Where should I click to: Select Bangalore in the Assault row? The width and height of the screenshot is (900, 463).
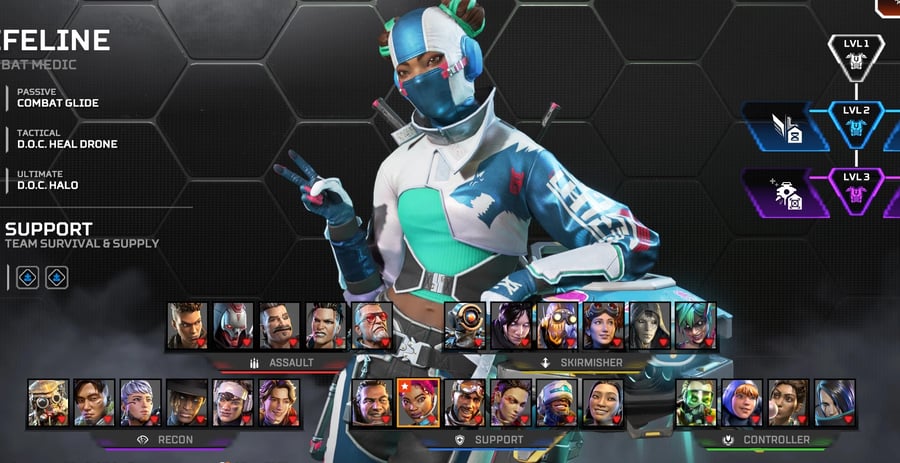(187, 325)
